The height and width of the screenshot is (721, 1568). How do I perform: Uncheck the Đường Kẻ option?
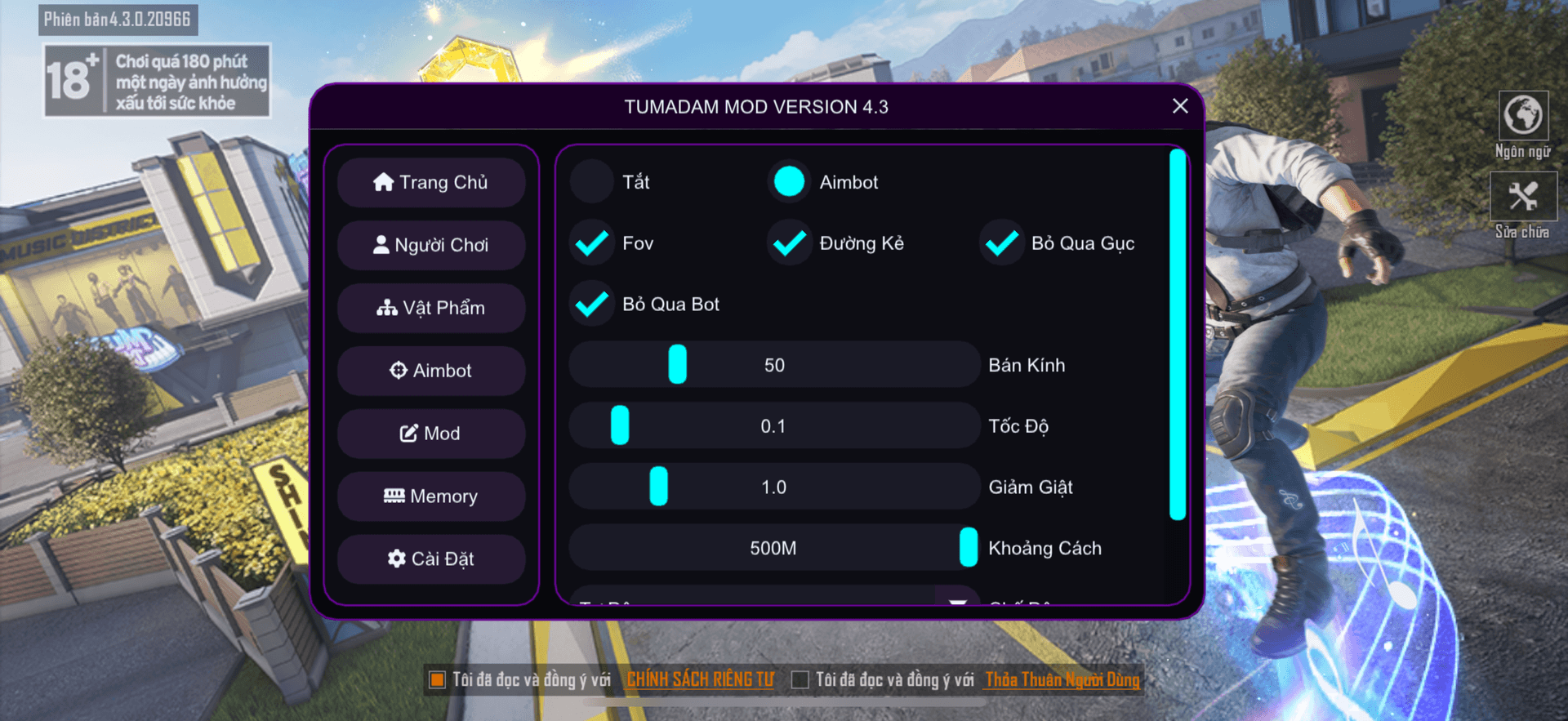tap(789, 243)
